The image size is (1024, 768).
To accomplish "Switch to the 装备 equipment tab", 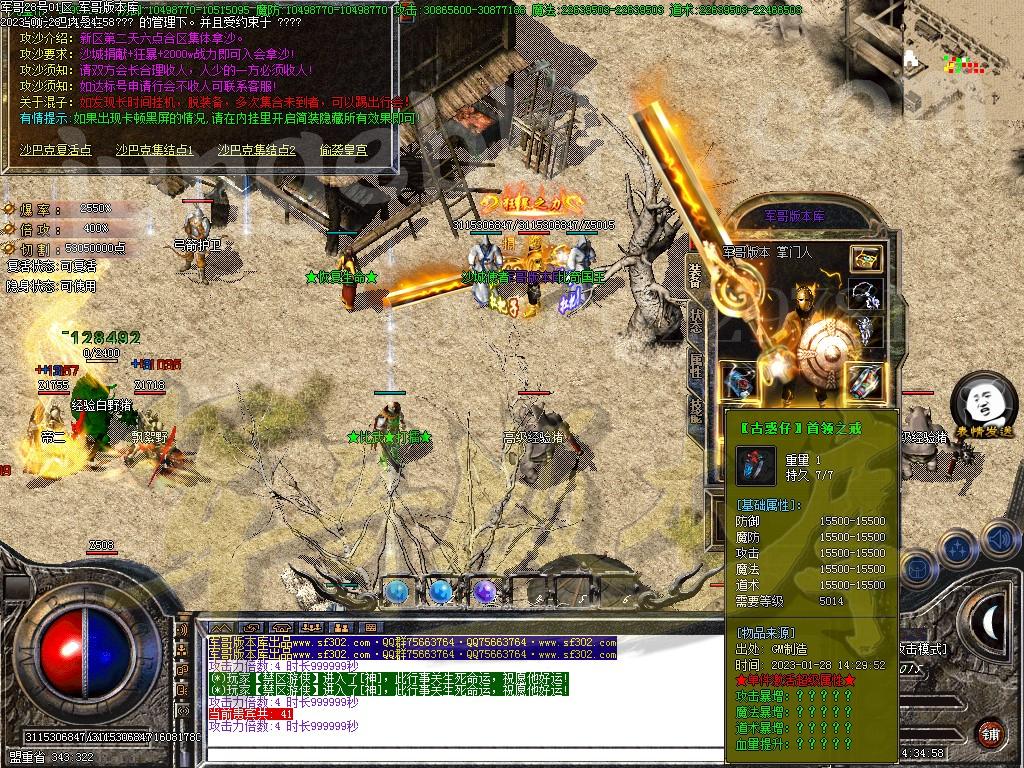I will [x=696, y=273].
